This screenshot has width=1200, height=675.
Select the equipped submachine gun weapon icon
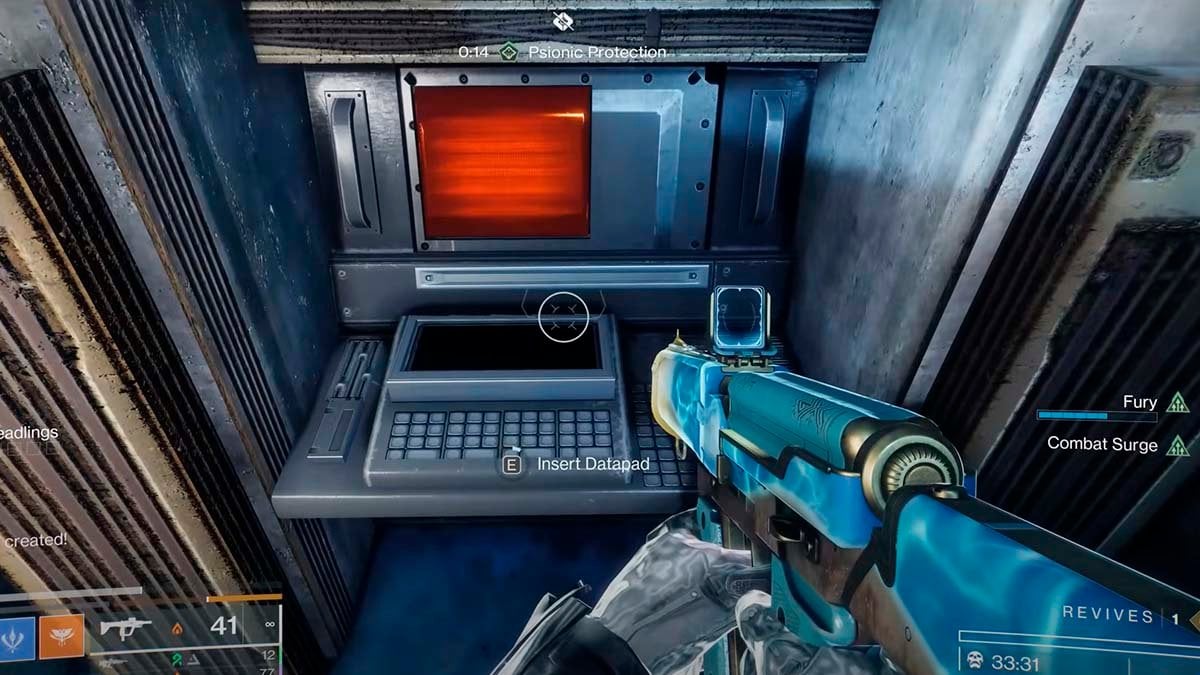[x=126, y=629]
